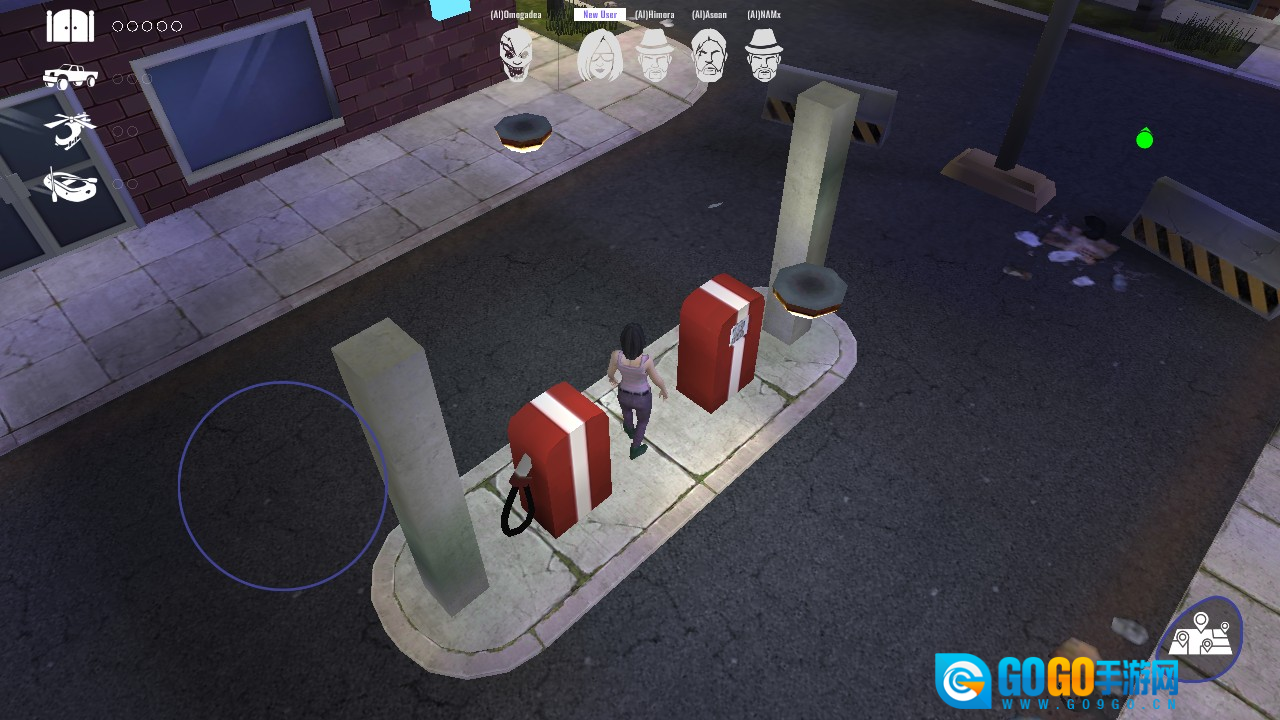Click the inflatable raft escape icon
This screenshot has width=1280, height=720.
(x=70, y=185)
